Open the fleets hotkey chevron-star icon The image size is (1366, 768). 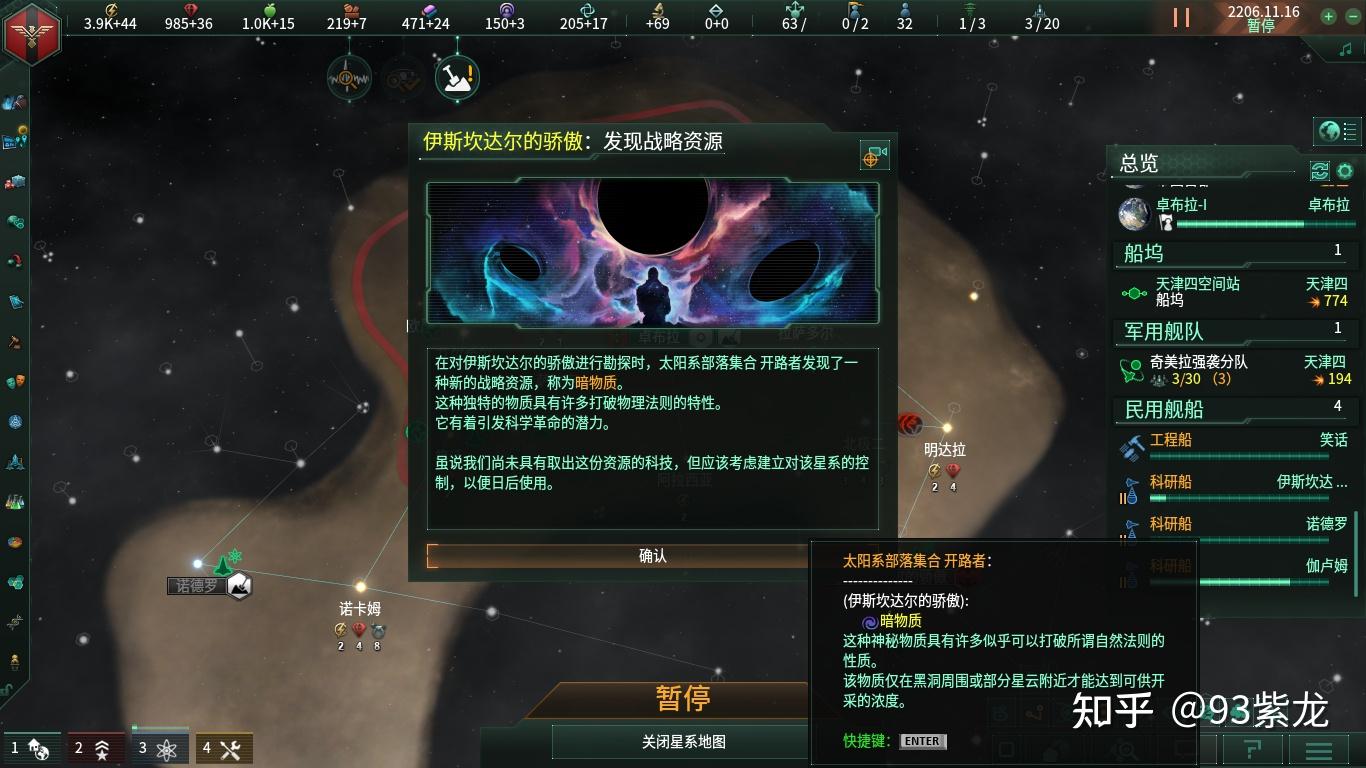tap(100, 747)
